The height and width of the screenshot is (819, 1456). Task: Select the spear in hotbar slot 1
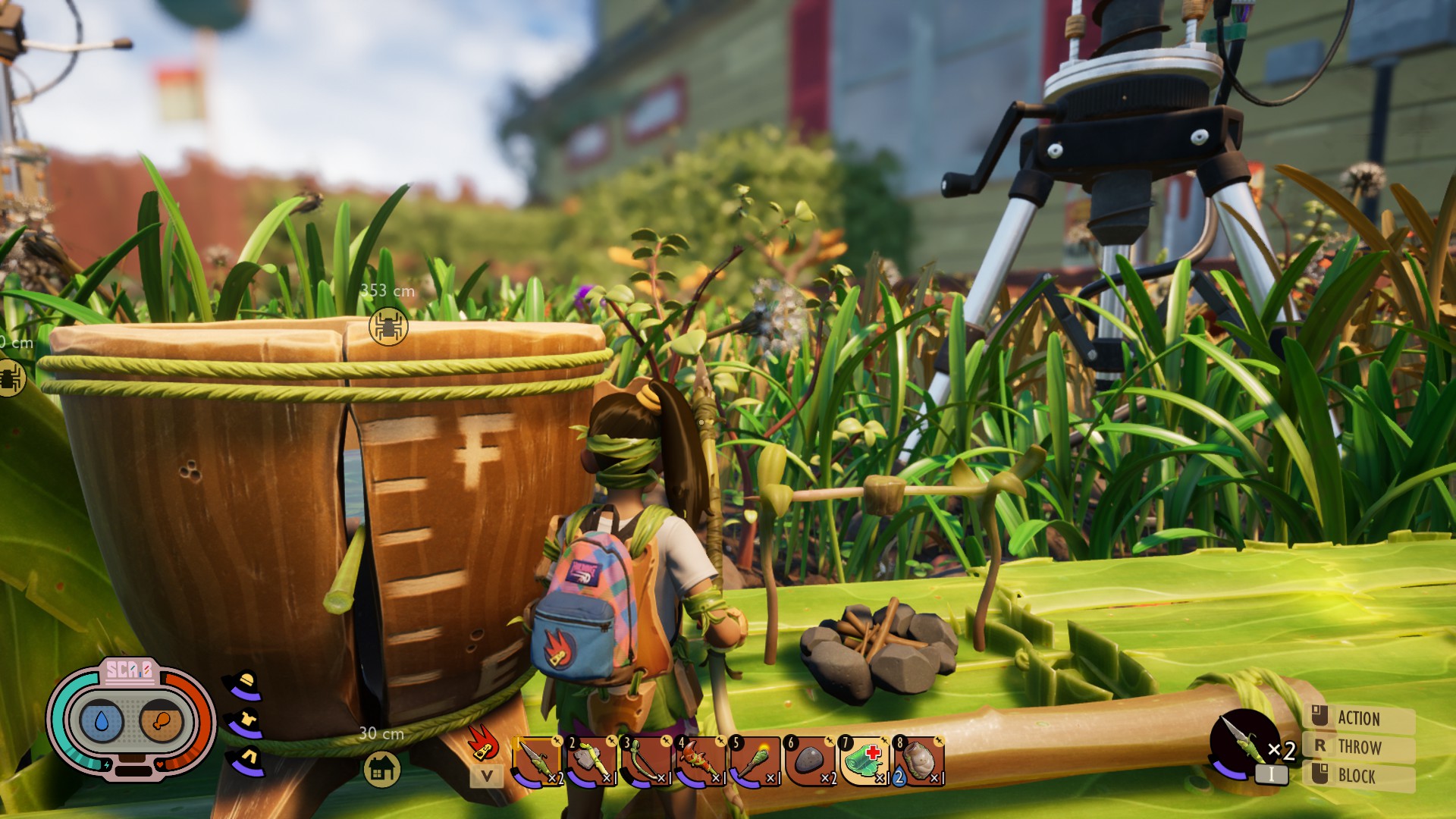pyautogui.click(x=538, y=761)
